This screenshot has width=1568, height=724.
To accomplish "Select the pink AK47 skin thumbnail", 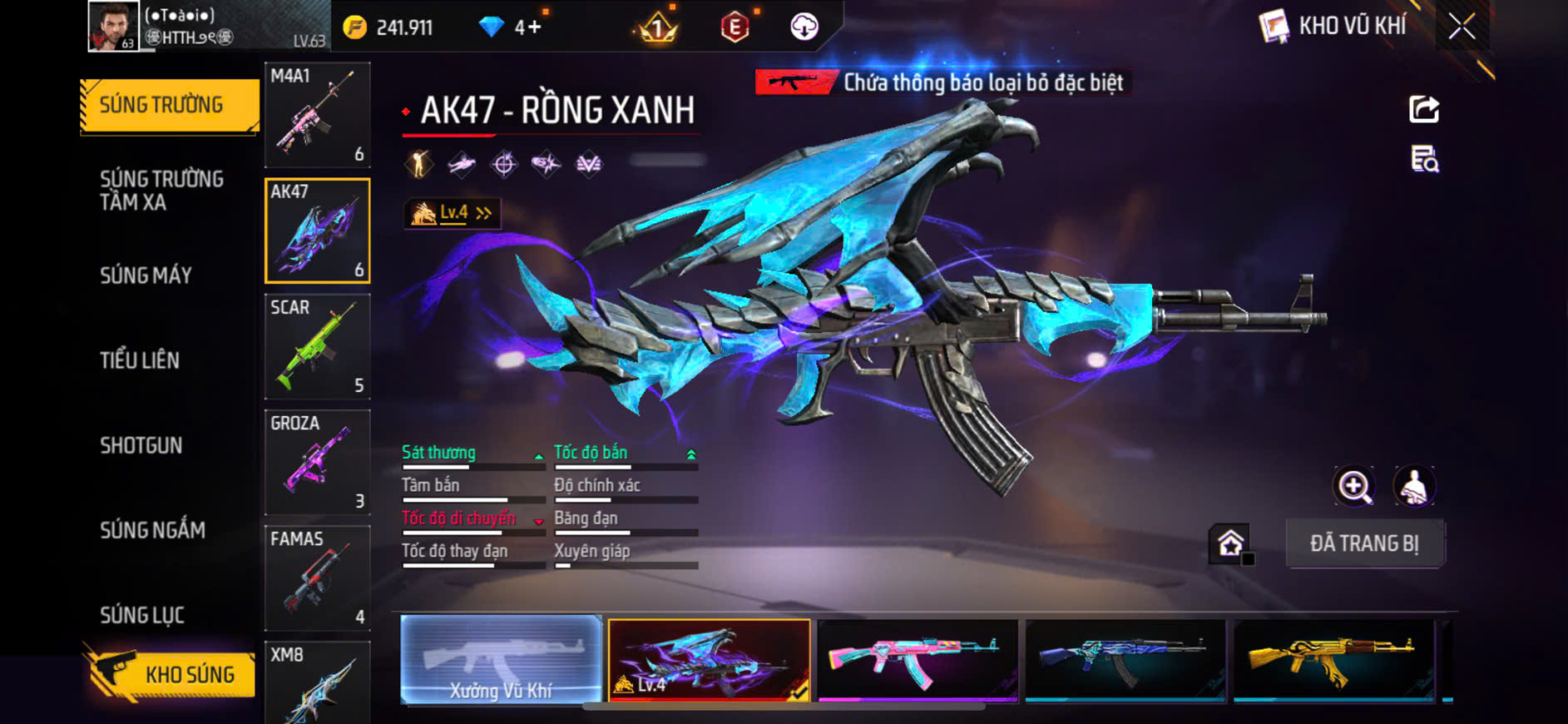I will 918,660.
